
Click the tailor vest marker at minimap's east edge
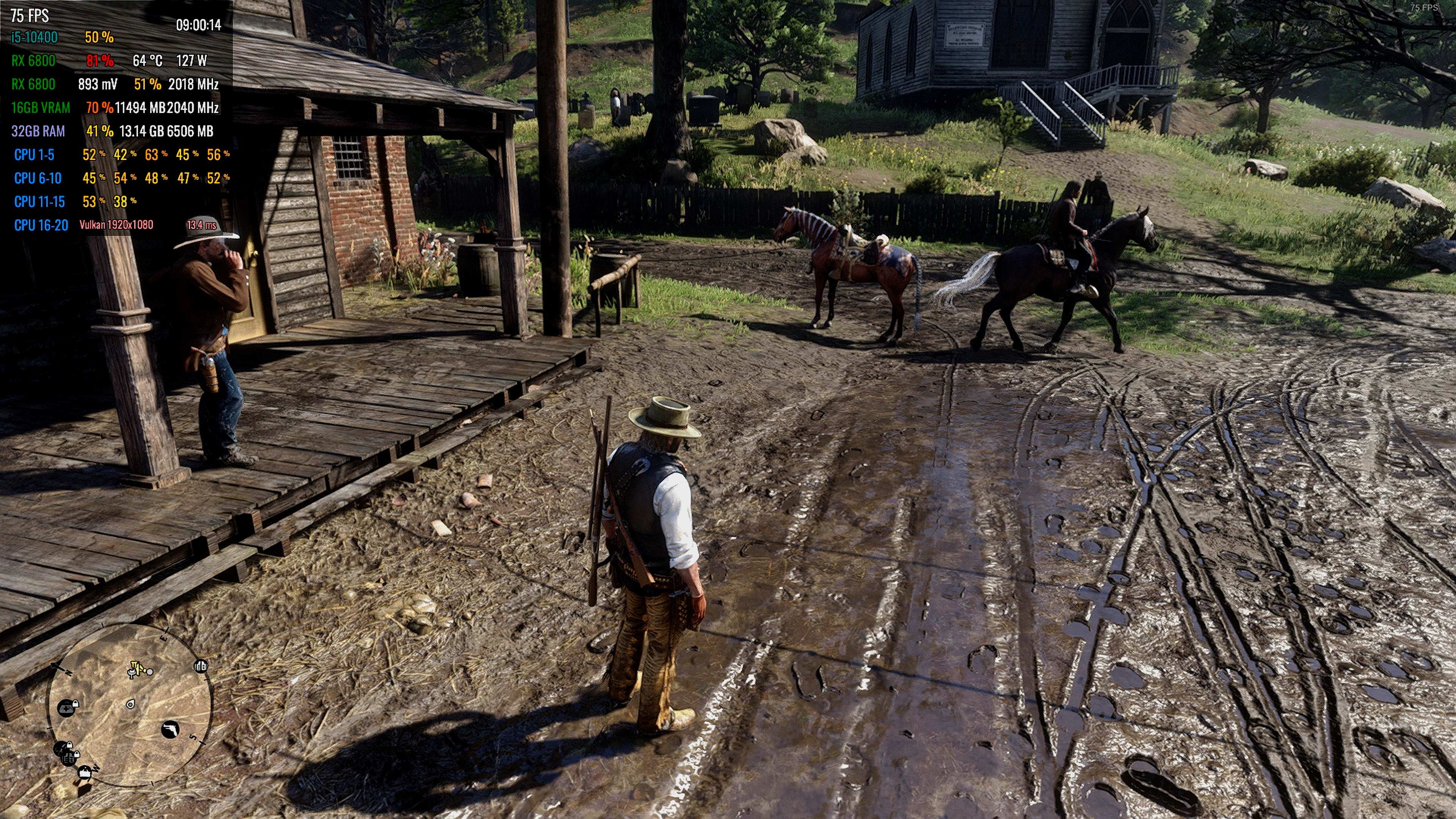(201, 666)
